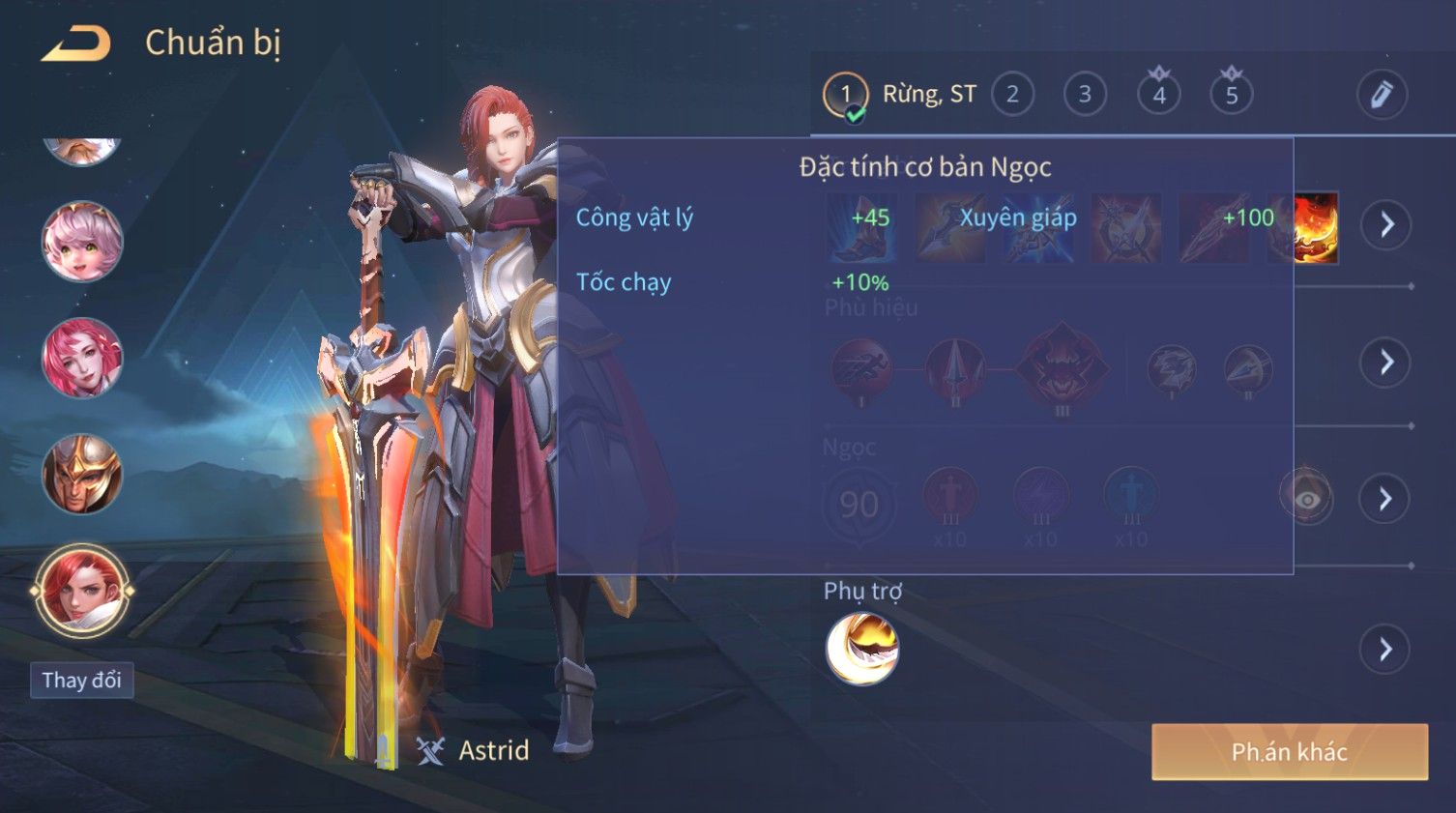Switch to preset slot 3
The width and height of the screenshot is (1456, 813).
[x=1085, y=95]
